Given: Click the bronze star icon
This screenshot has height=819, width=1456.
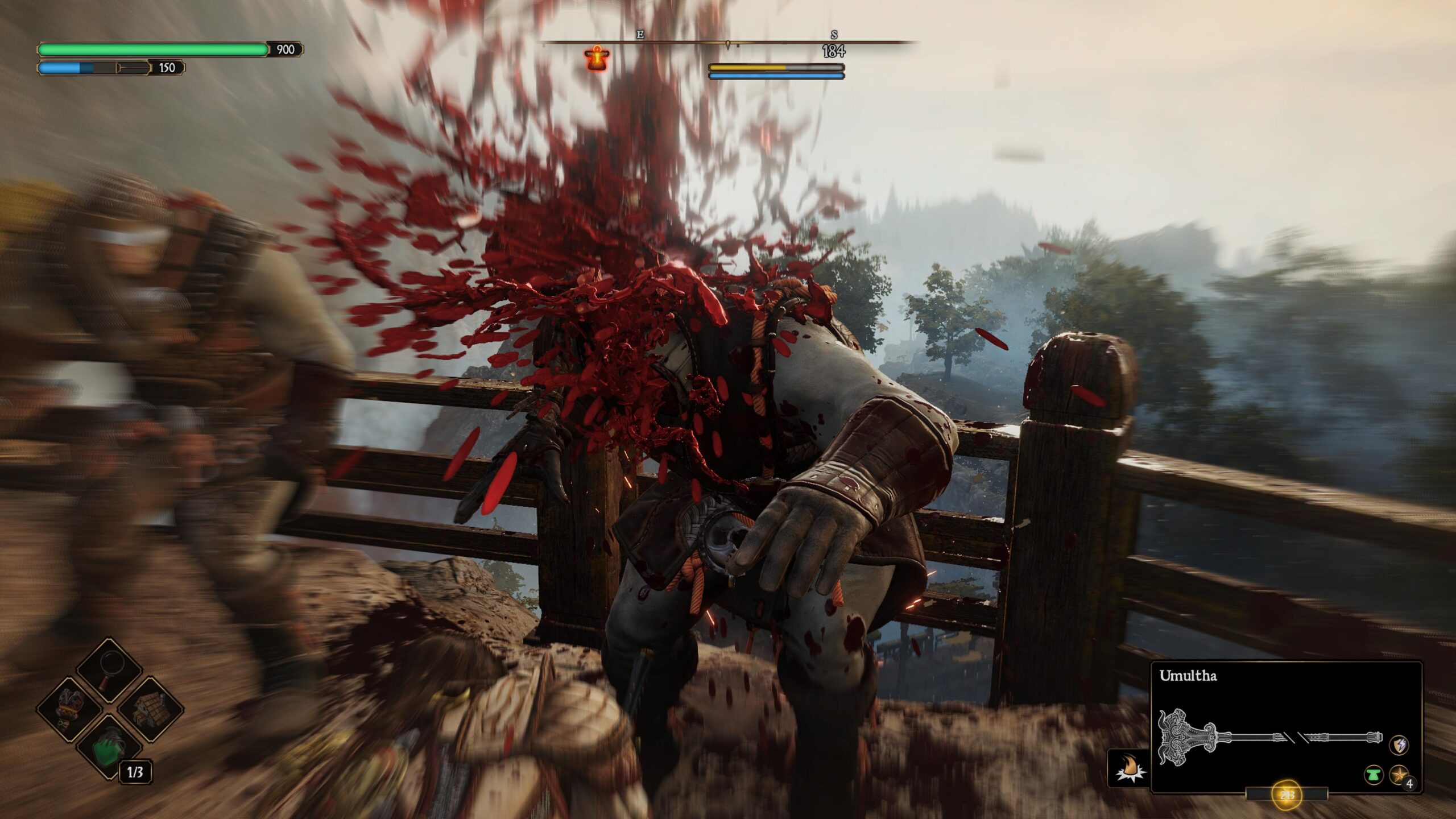Looking at the screenshot, I should (1399, 775).
